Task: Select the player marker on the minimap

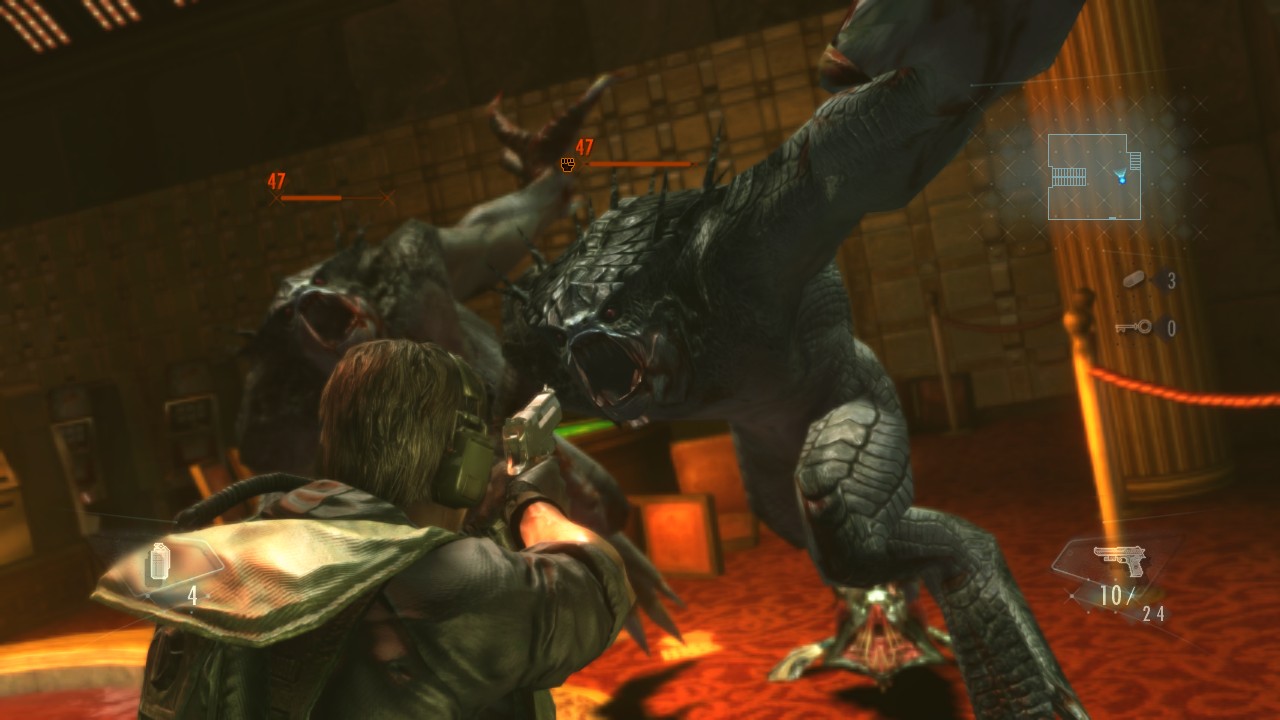Action: [1121, 180]
